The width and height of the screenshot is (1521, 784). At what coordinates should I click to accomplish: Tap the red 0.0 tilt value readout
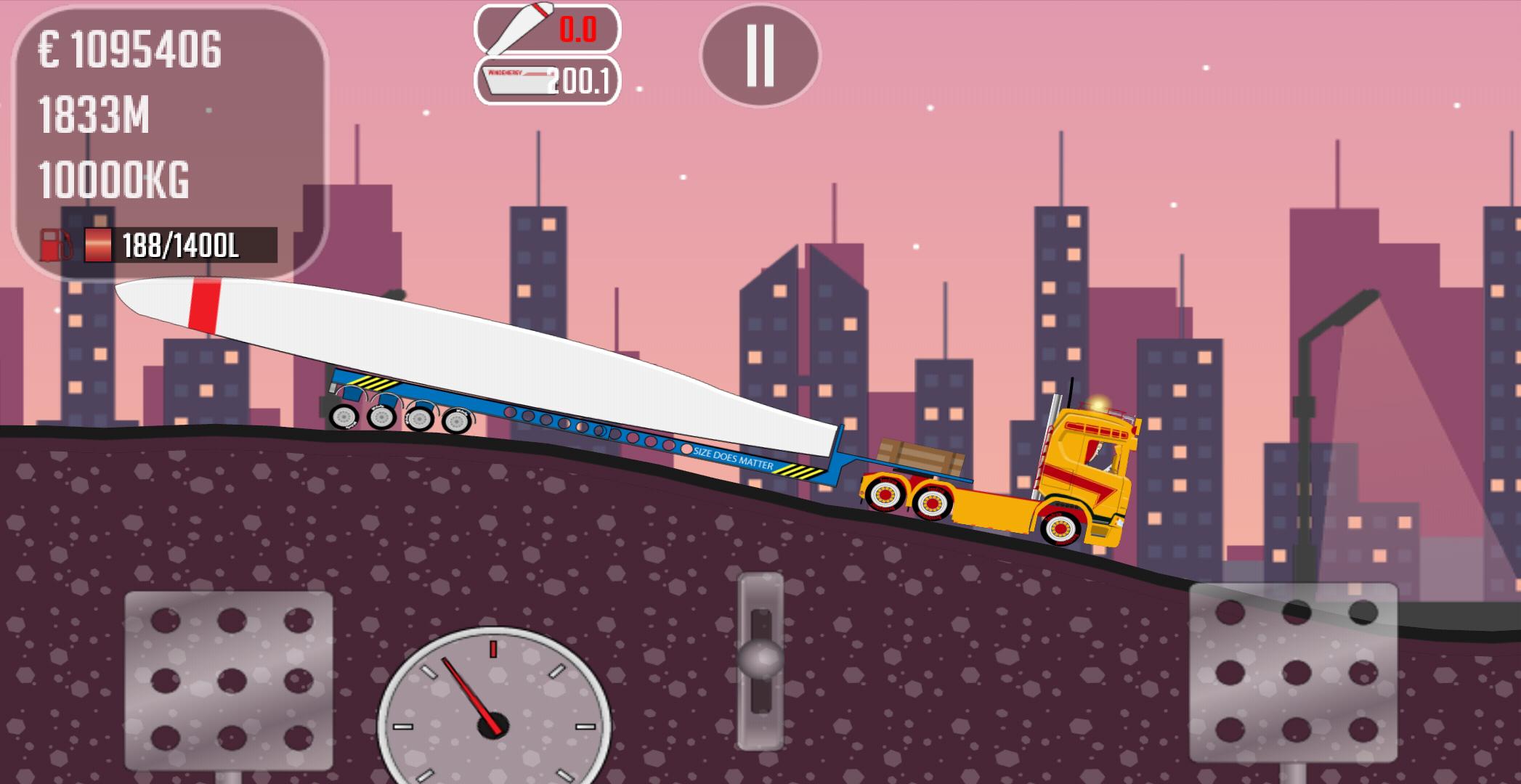[x=577, y=30]
